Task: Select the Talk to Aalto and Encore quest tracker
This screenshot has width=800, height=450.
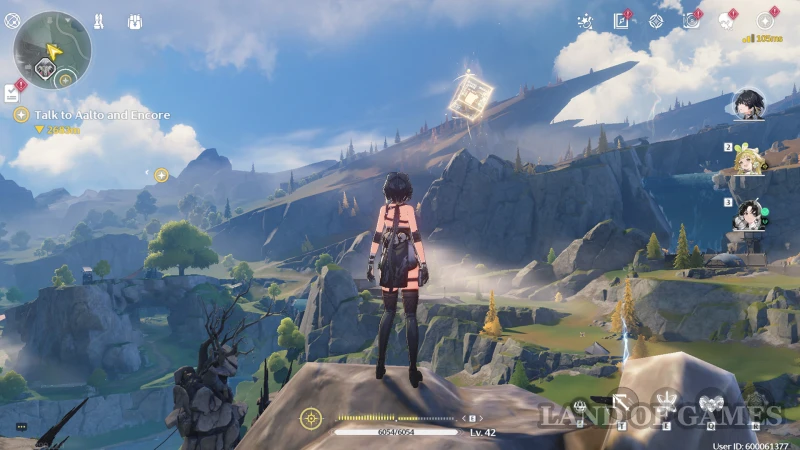Action: pos(102,115)
